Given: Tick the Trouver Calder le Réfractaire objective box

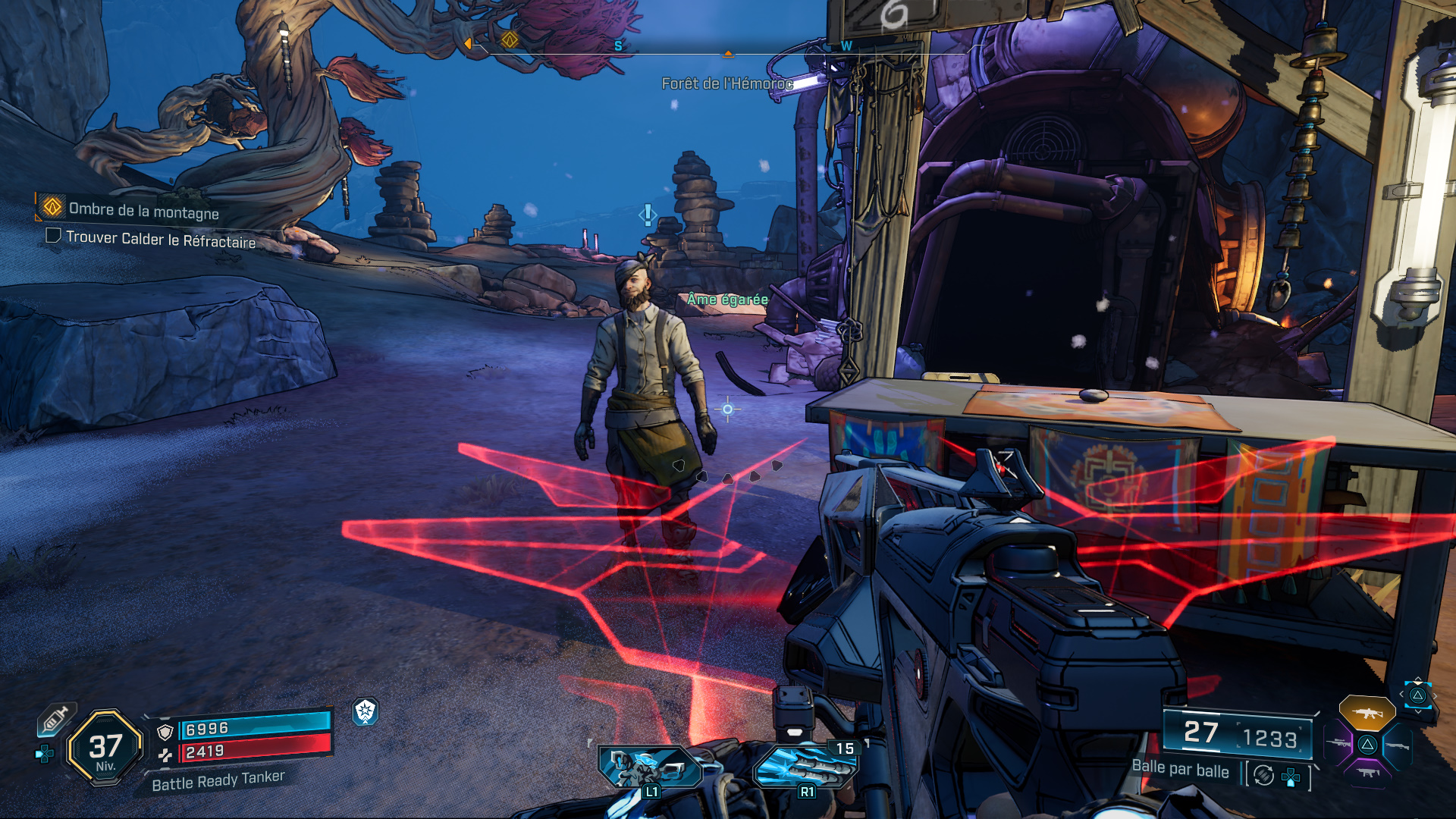Looking at the screenshot, I should [53, 236].
